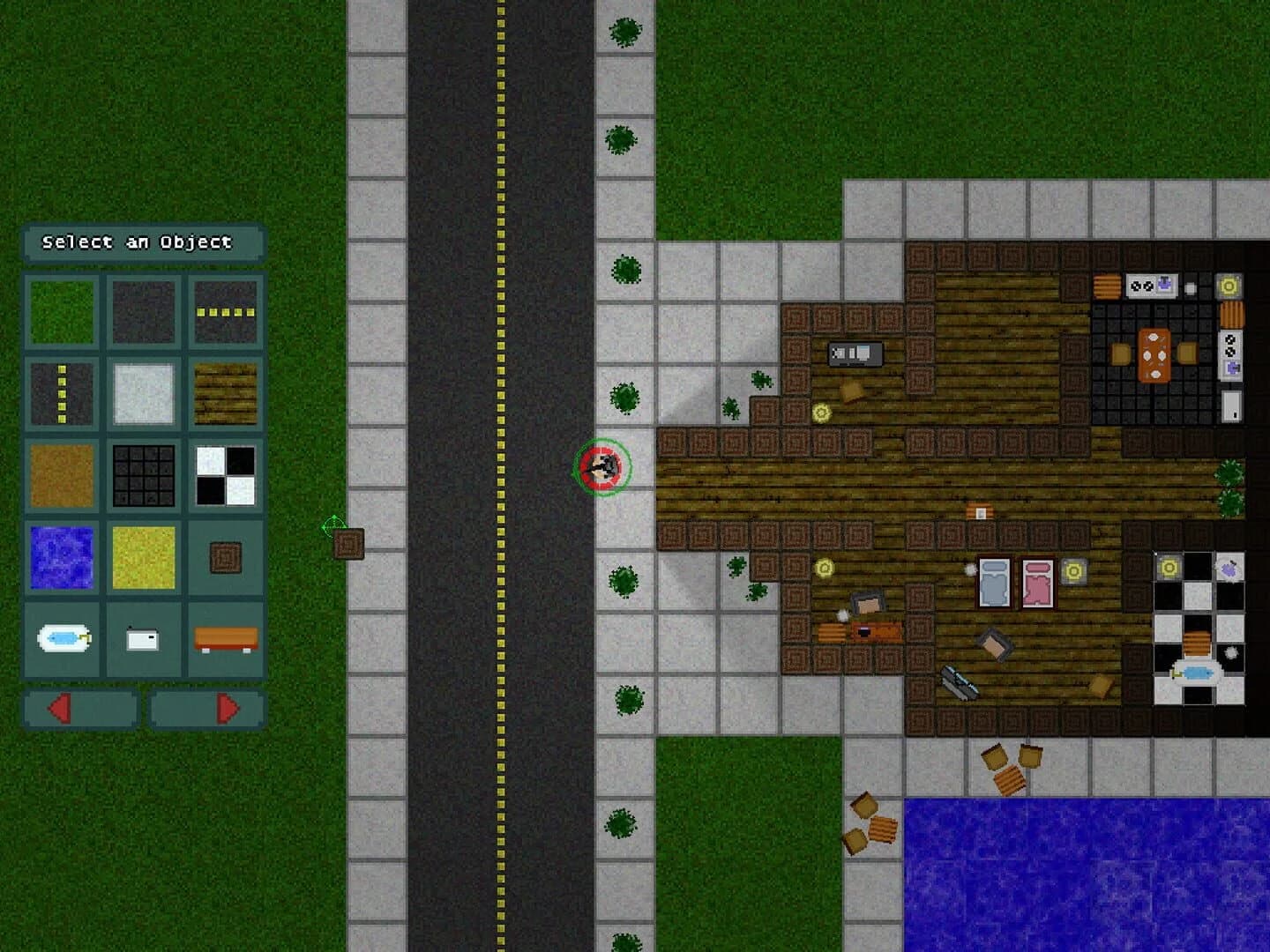This screenshot has height=952, width=1270.
Task: Select the grass tile swatch
Action: (60, 309)
